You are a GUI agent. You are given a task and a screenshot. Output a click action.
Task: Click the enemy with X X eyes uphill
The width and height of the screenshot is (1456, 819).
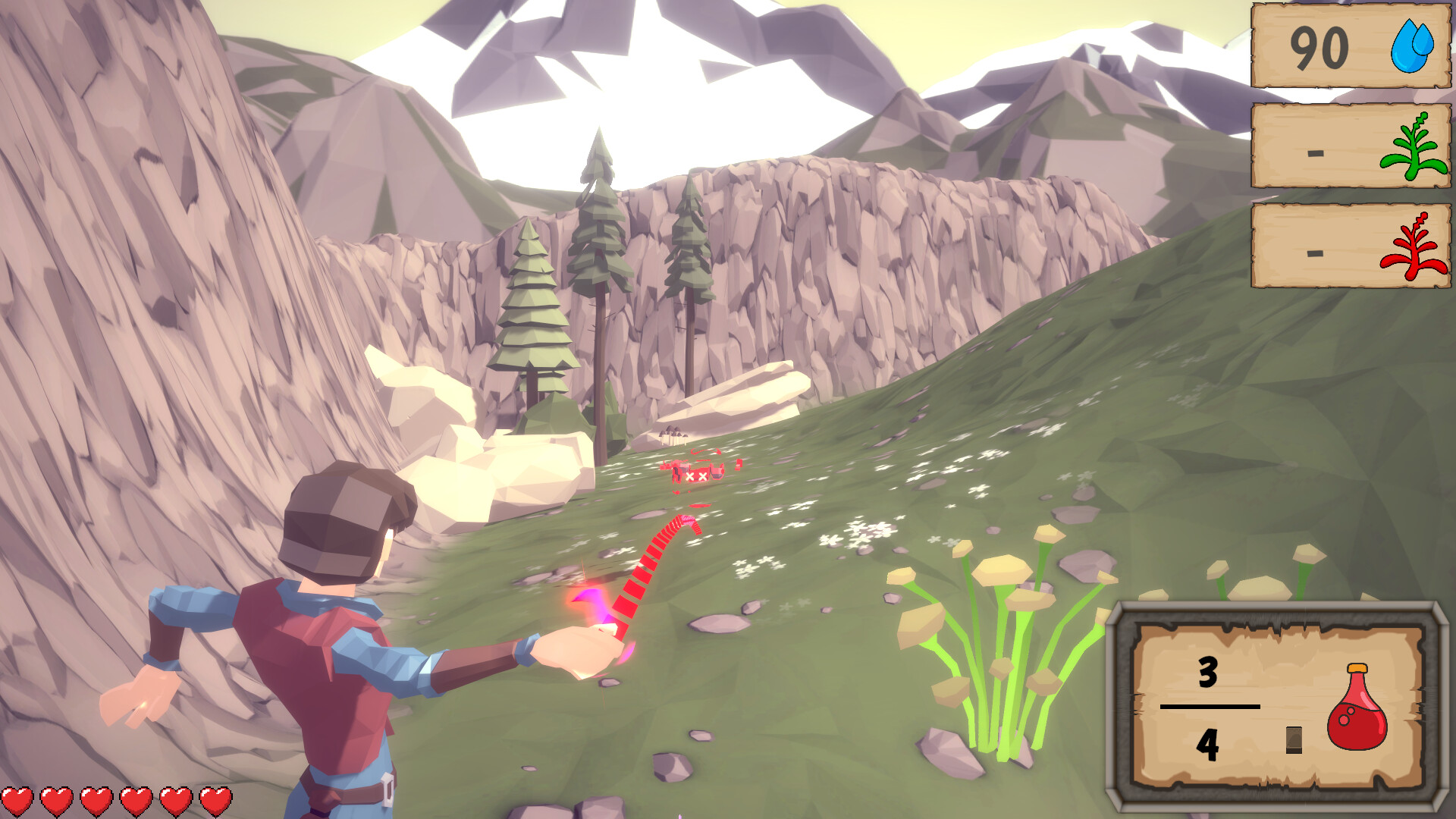698,474
